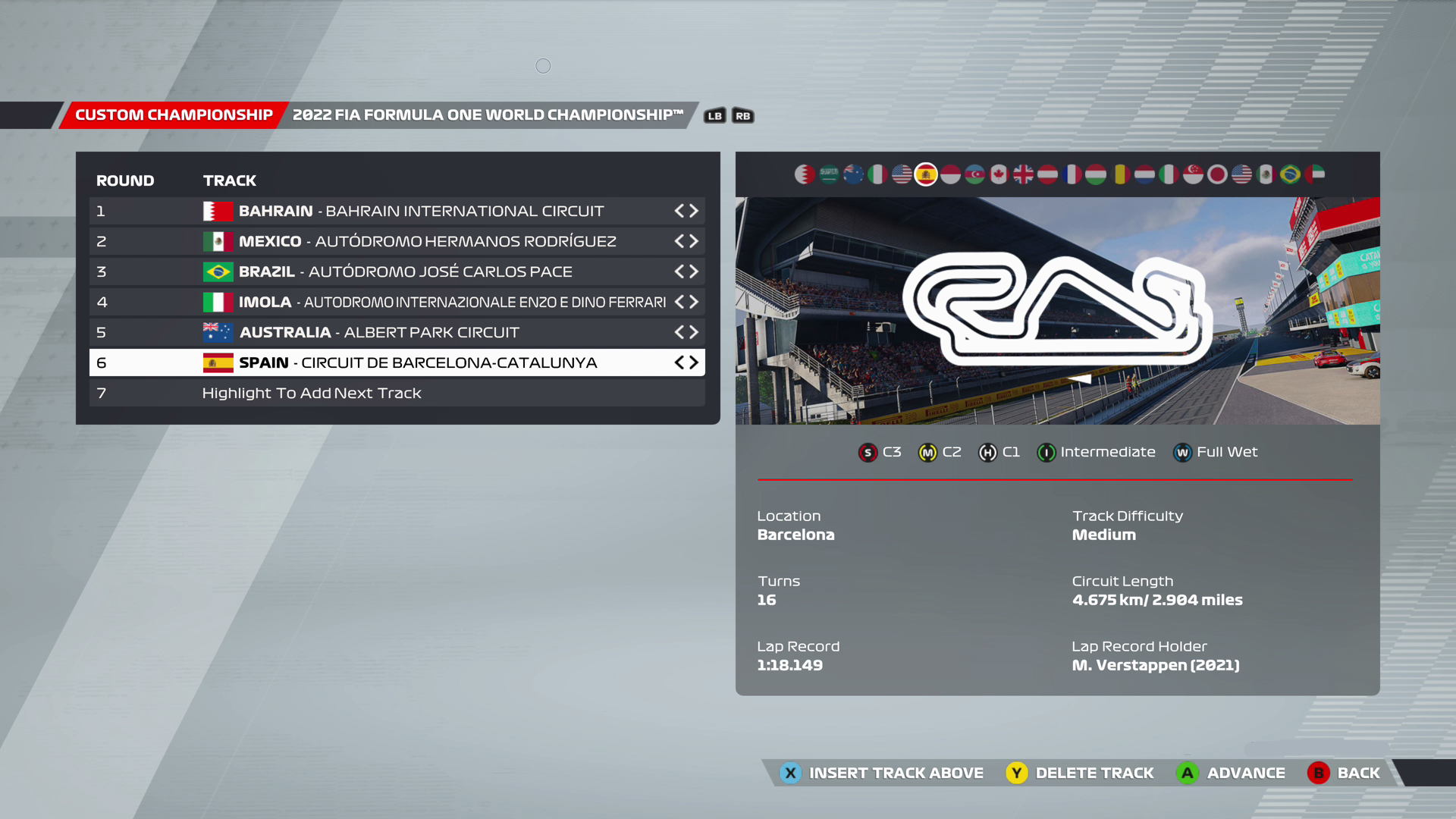This screenshot has width=1456, height=819.
Task: Click the Japan flag in the circuit strip
Action: pos(1216,174)
